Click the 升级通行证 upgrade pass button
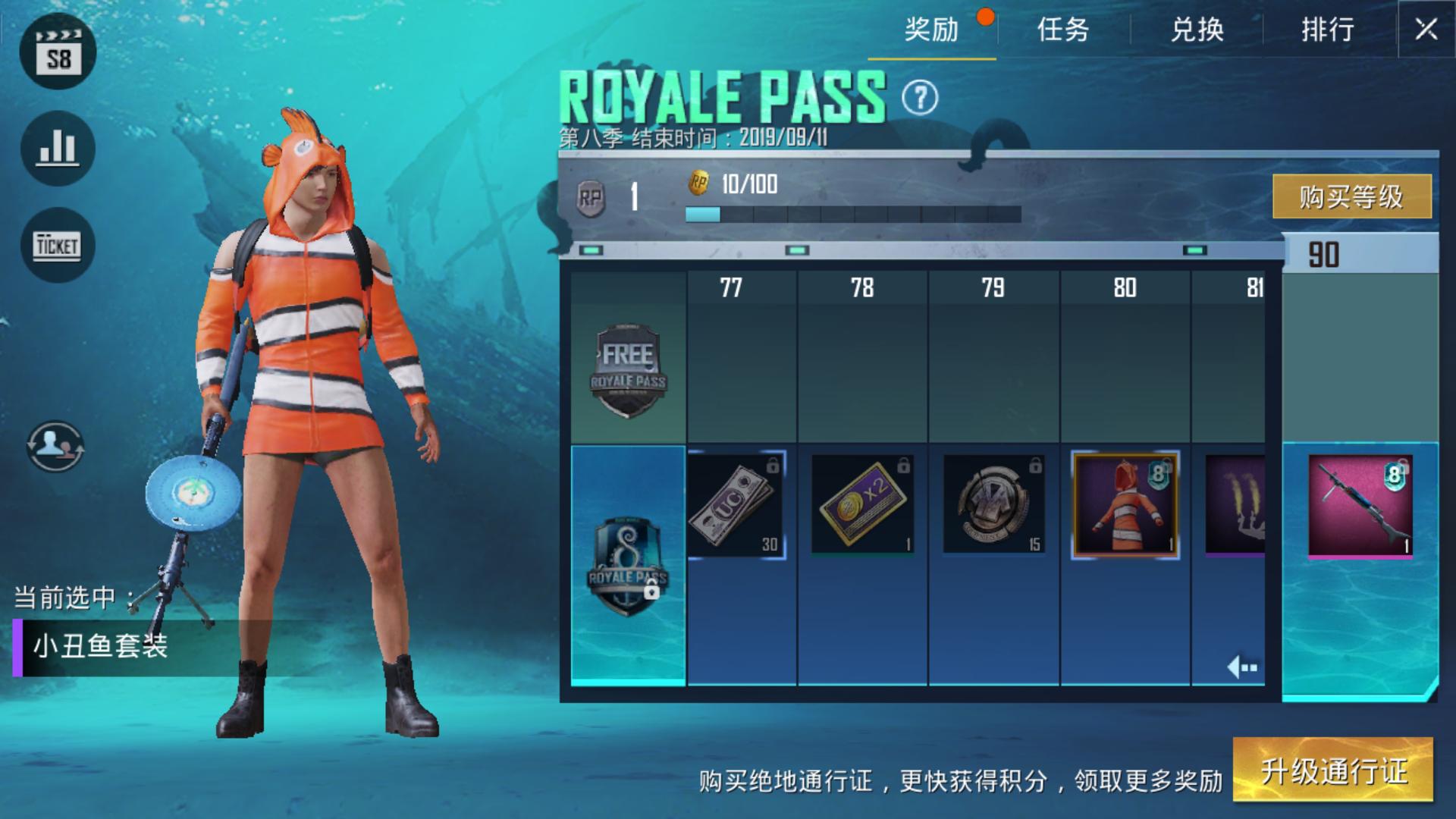The height and width of the screenshot is (819, 1456). coord(1333,770)
